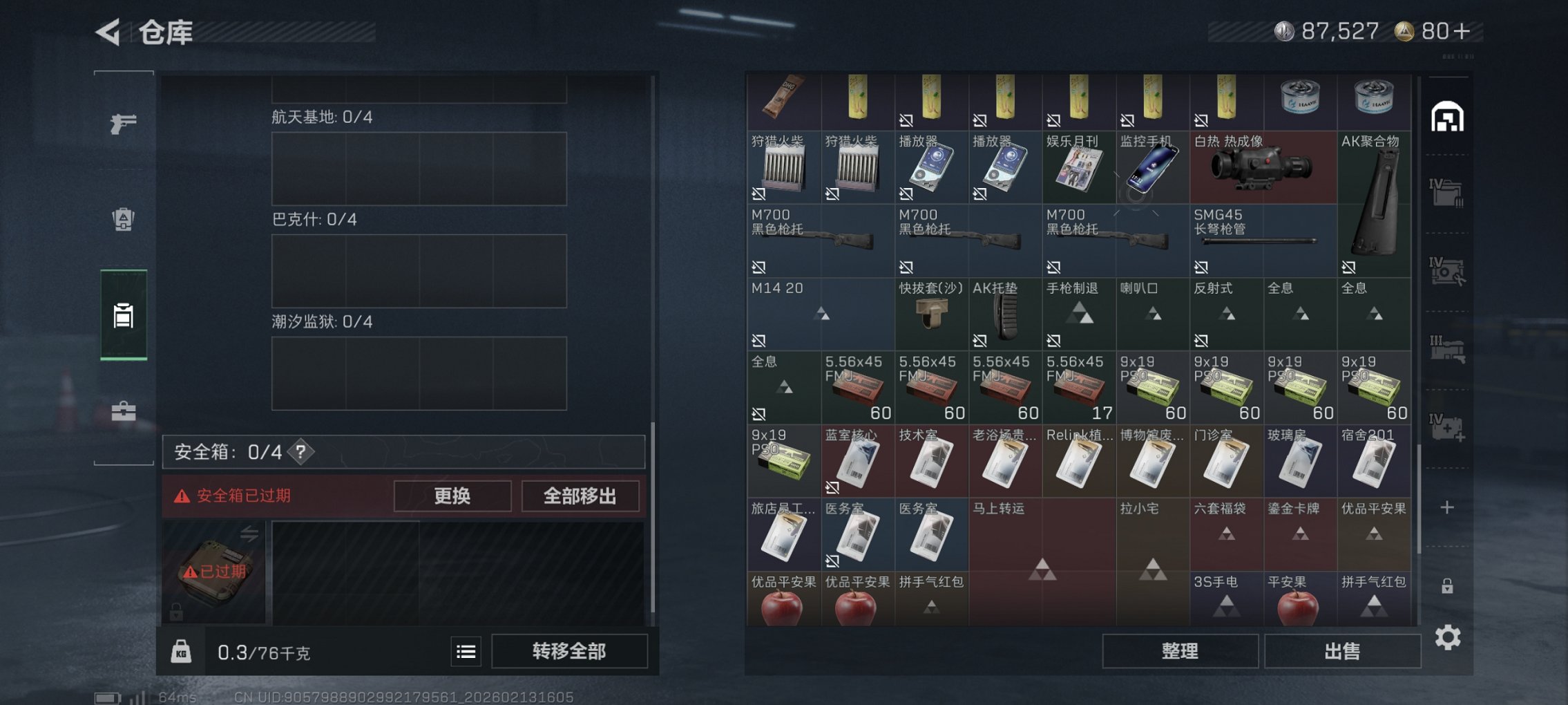Click 整理 to sort the inventory
The height and width of the screenshot is (705, 1568).
1180,650
